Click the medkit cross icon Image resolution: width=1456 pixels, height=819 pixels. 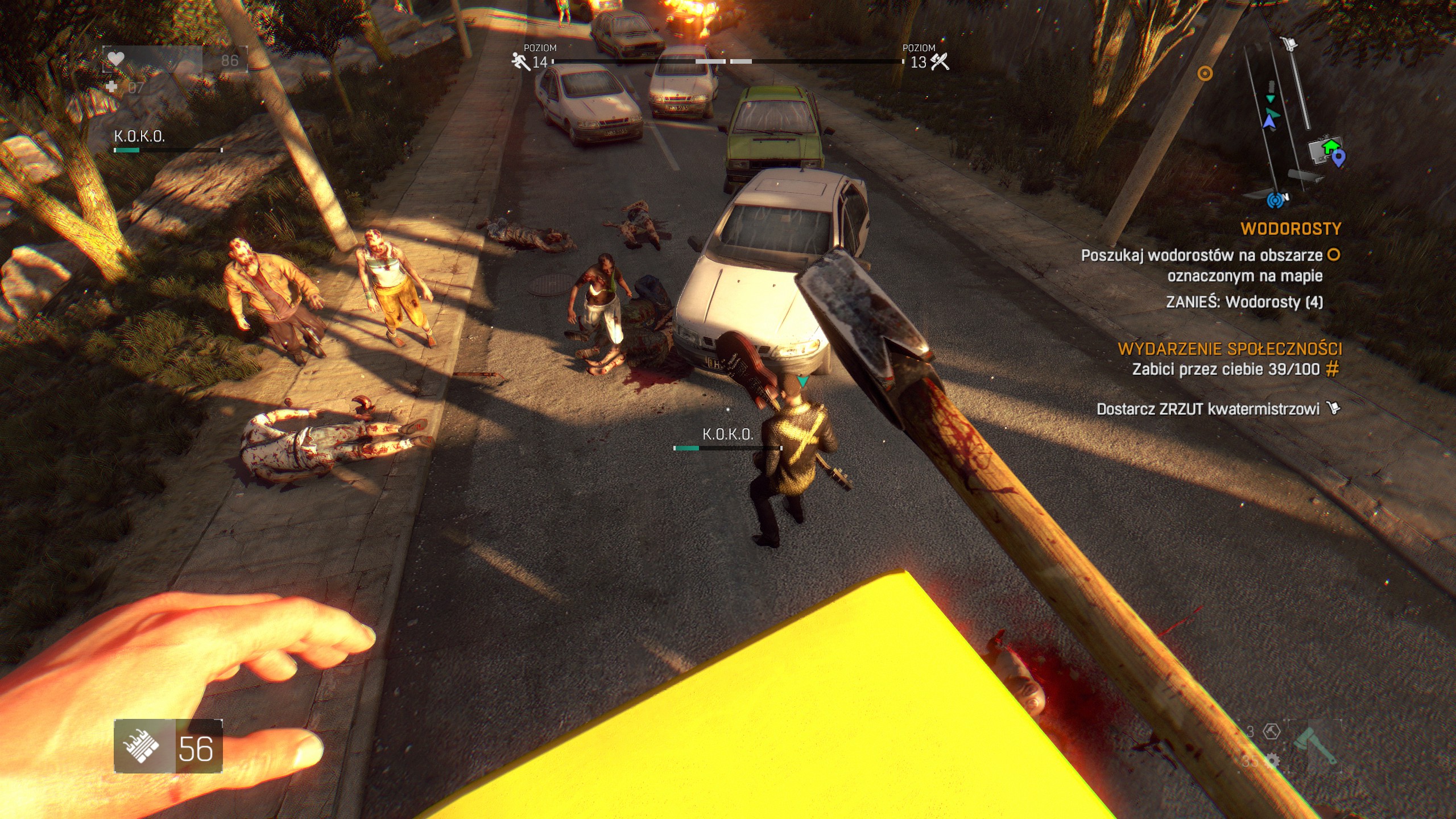click(112, 86)
